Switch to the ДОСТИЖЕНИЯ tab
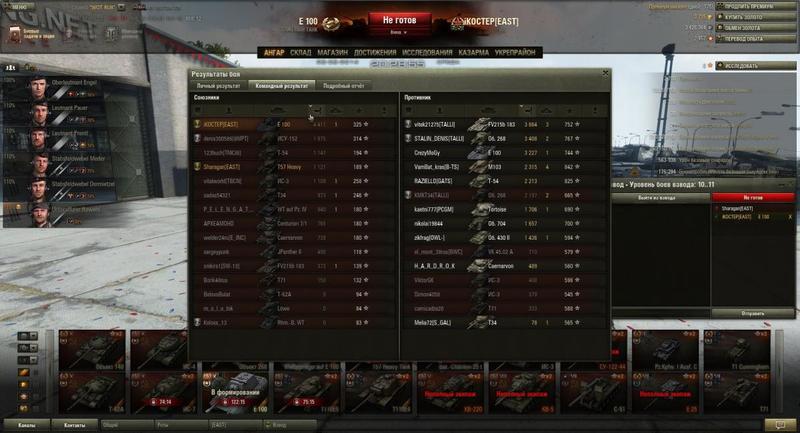The height and width of the screenshot is (433, 800). pos(373,52)
